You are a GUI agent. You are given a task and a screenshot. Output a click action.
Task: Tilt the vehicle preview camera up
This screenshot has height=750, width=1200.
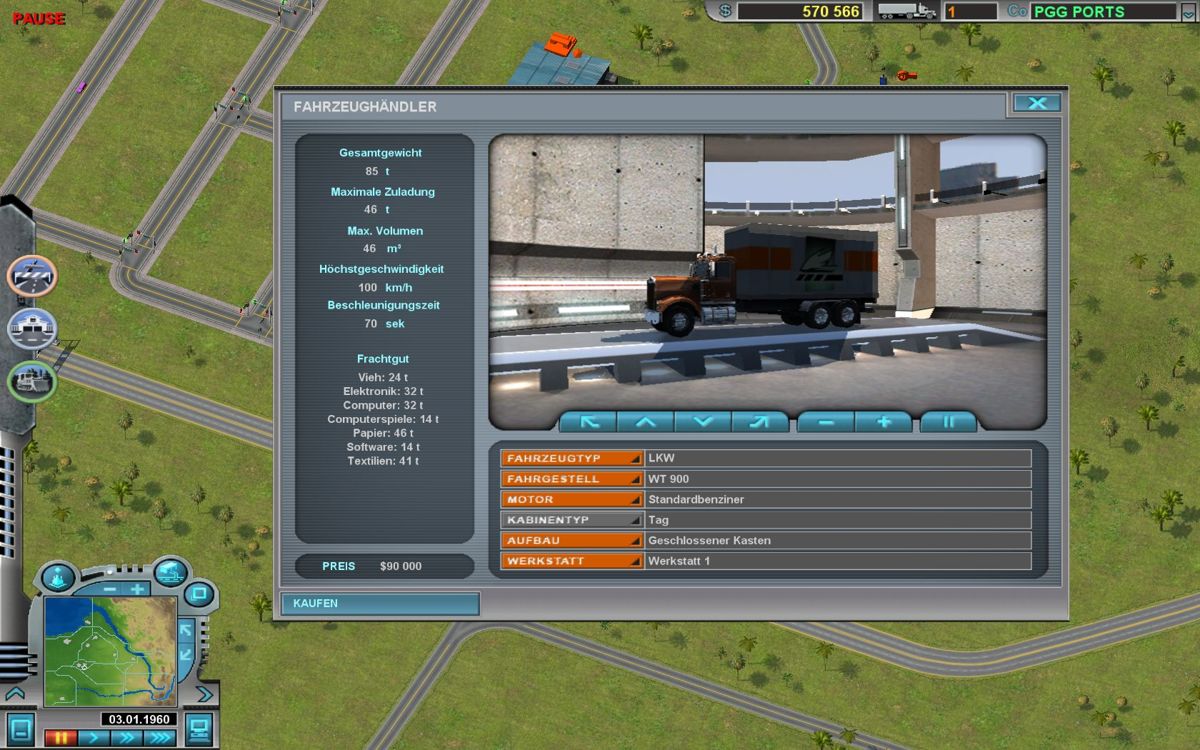(x=645, y=422)
